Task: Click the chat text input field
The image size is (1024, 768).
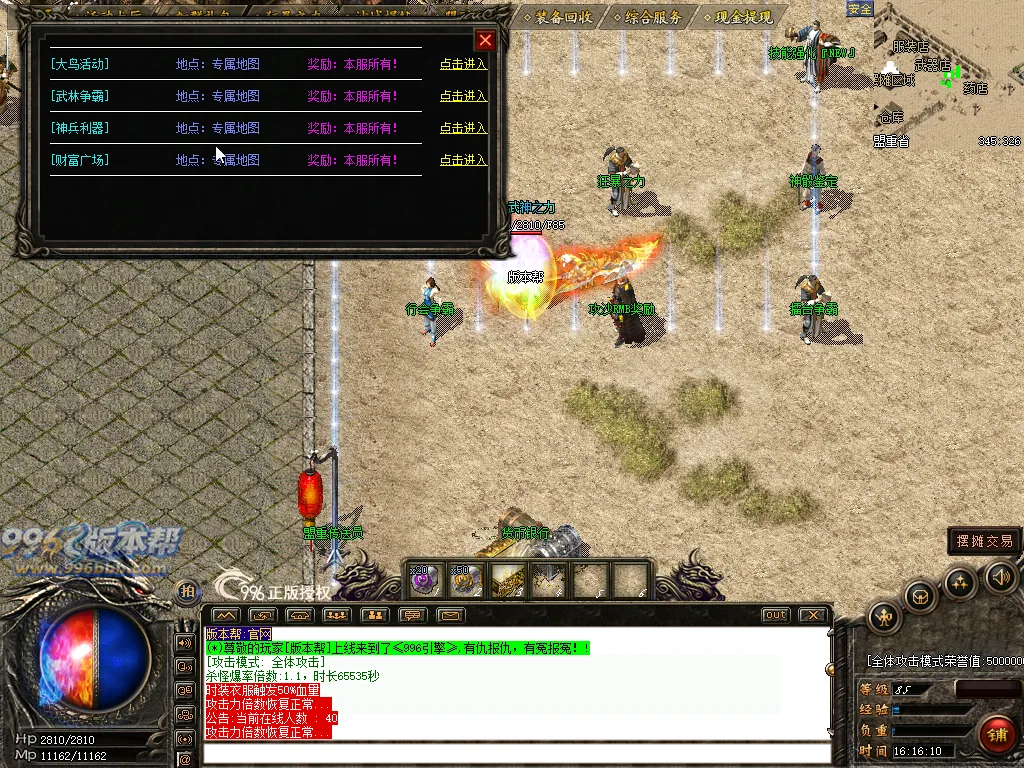Action: tap(515, 753)
